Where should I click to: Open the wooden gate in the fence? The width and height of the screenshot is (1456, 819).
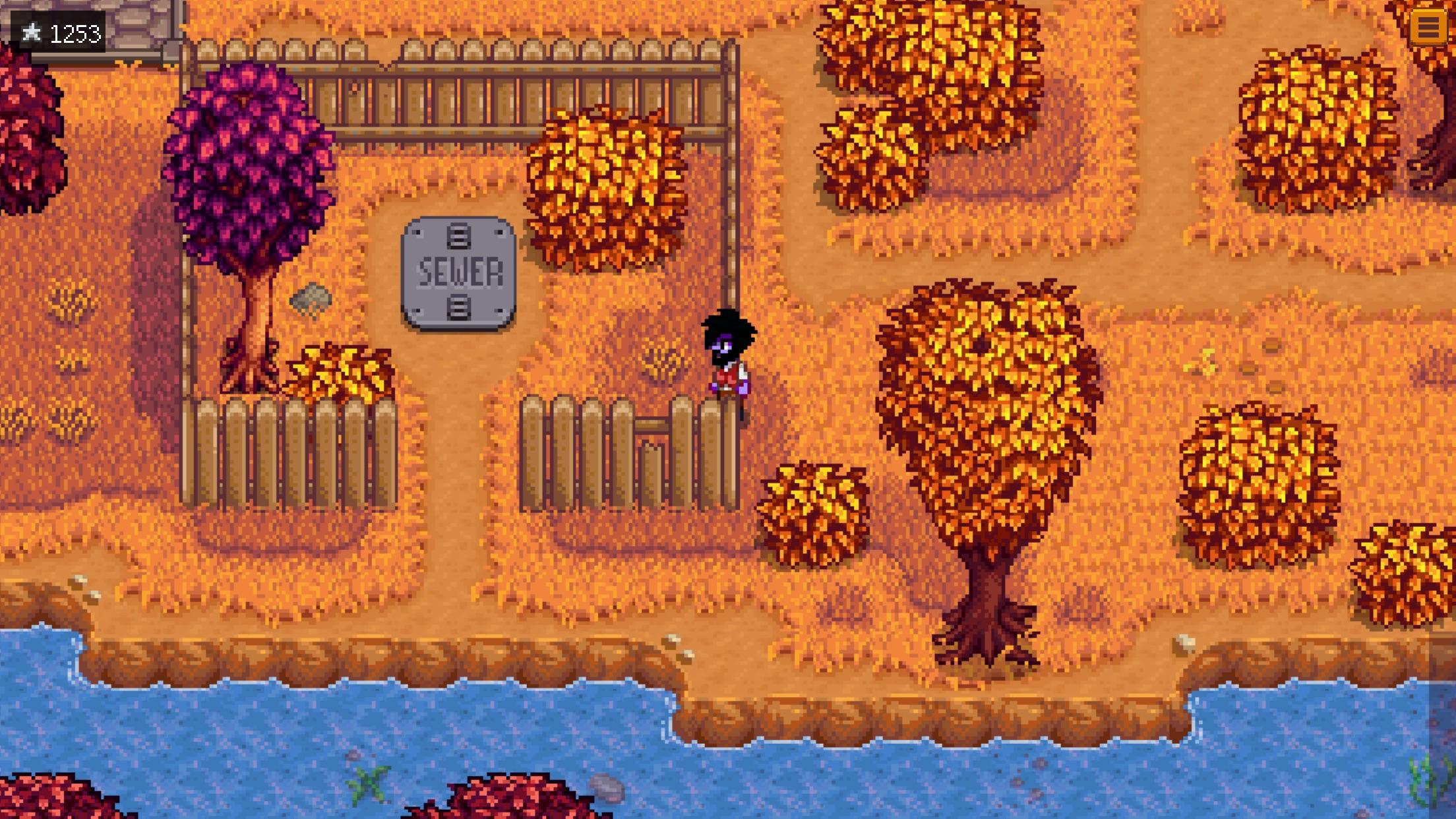(x=653, y=455)
